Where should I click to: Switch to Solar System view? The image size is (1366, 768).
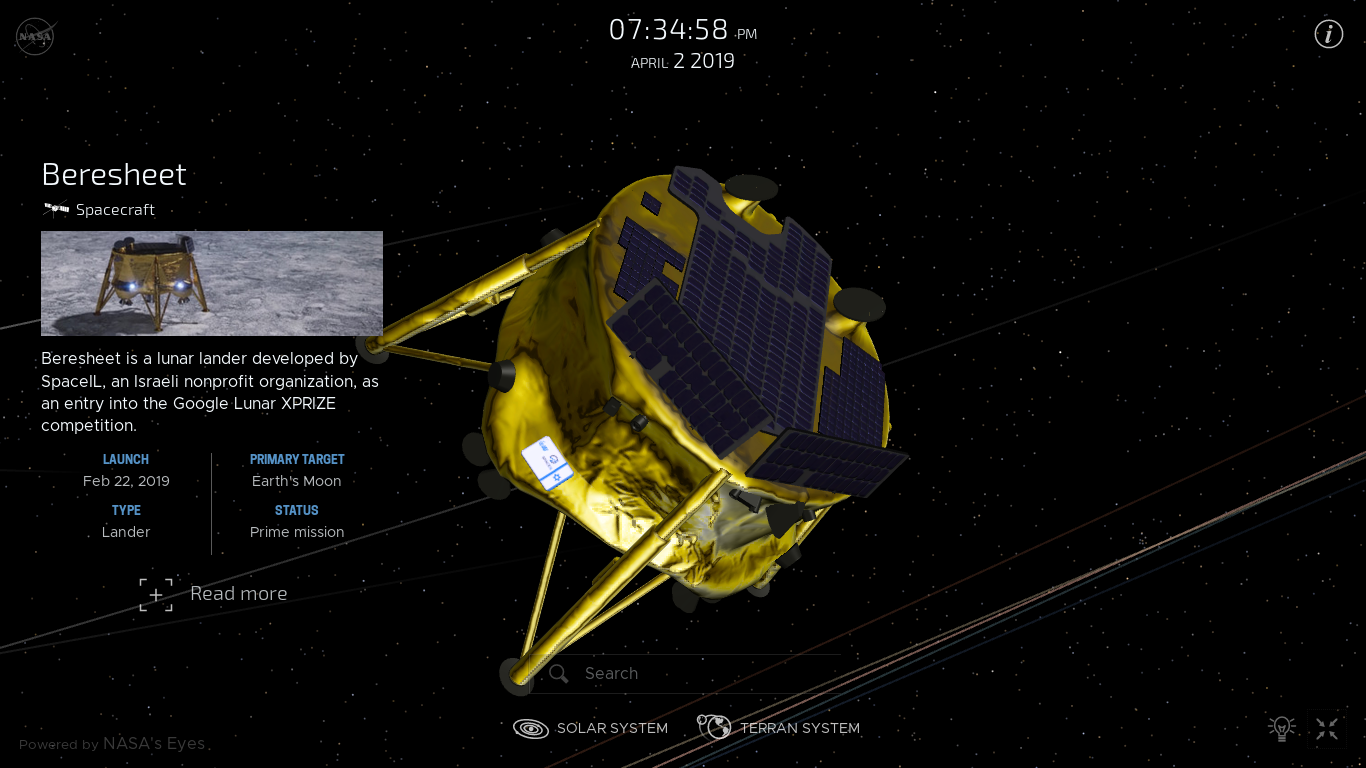[x=591, y=728]
